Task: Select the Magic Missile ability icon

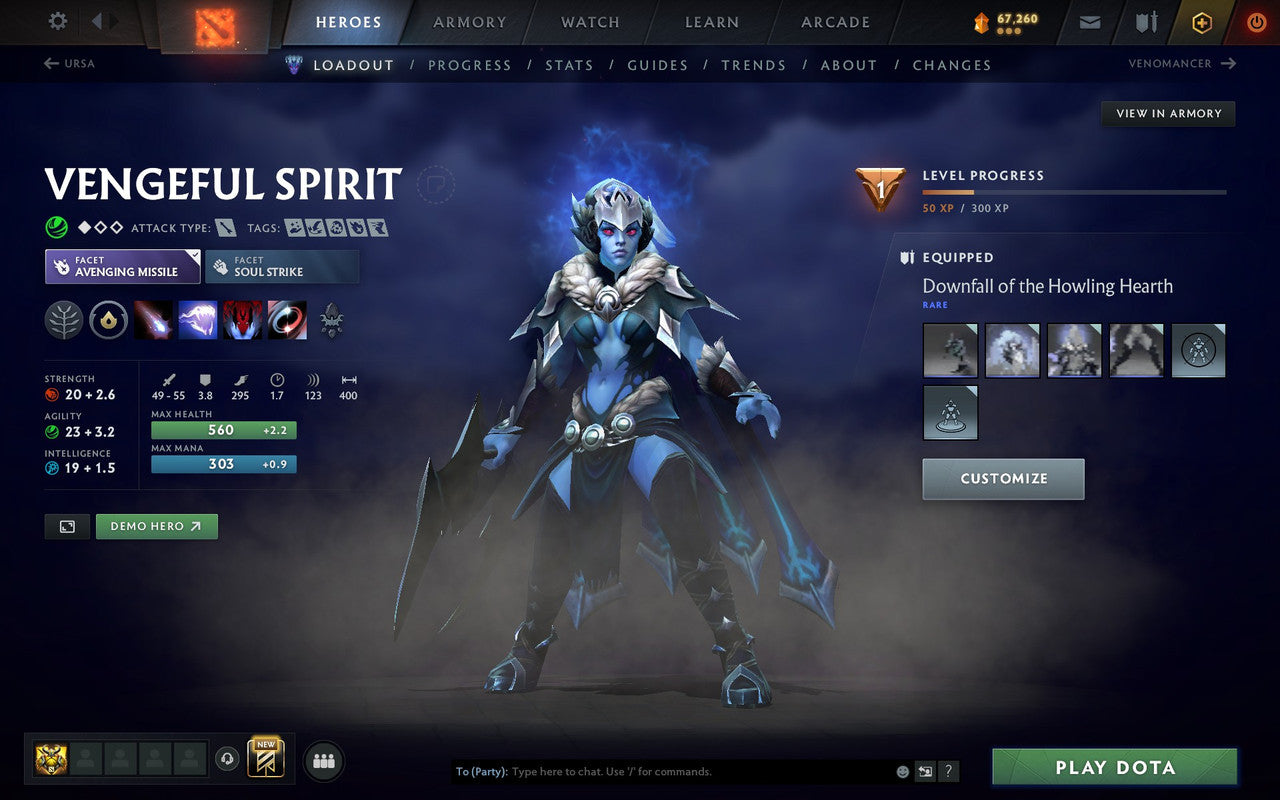Action: click(155, 320)
